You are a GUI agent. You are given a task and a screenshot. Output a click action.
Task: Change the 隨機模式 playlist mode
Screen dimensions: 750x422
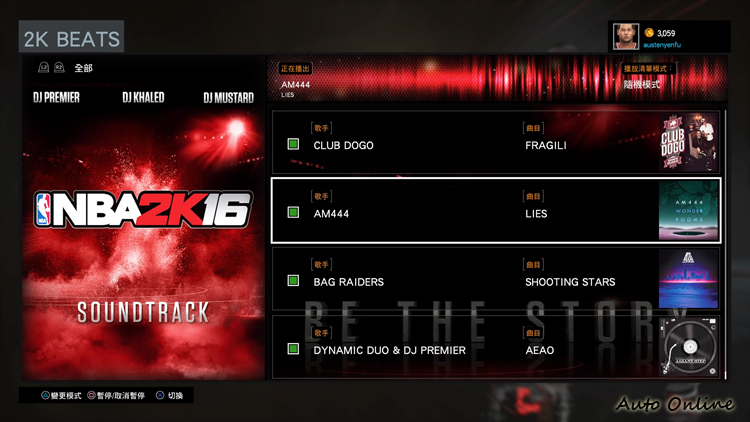643,84
